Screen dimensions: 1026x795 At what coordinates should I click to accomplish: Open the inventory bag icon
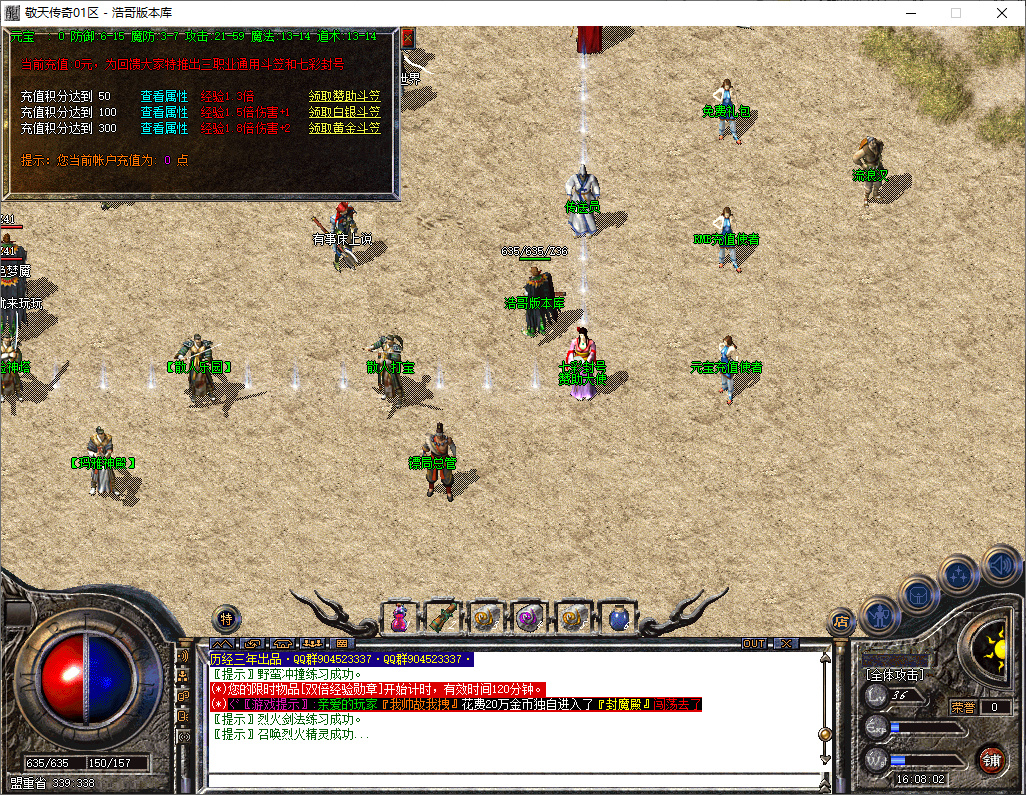click(920, 595)
